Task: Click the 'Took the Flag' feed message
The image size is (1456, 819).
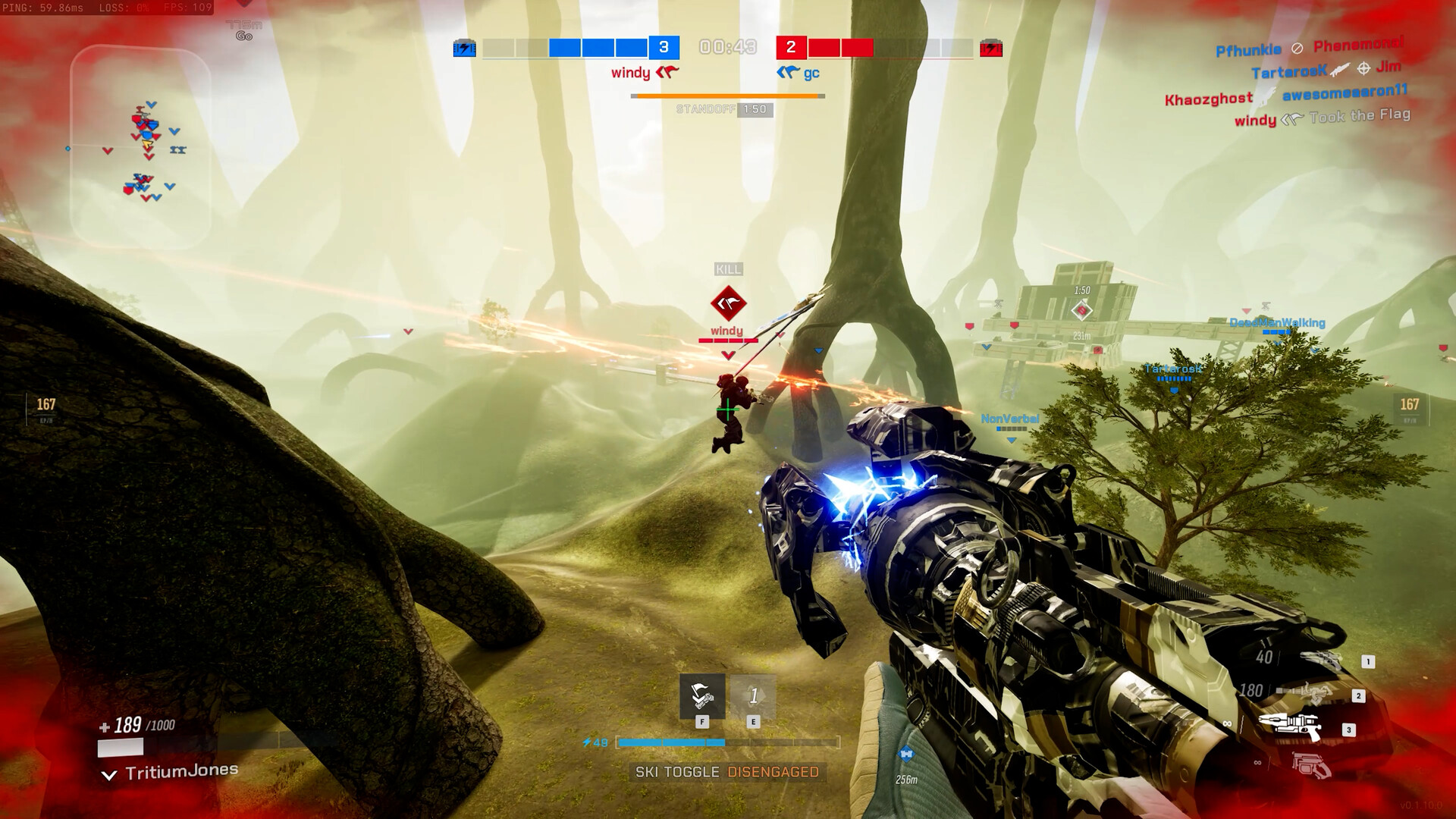Action: pos(1356,114)
